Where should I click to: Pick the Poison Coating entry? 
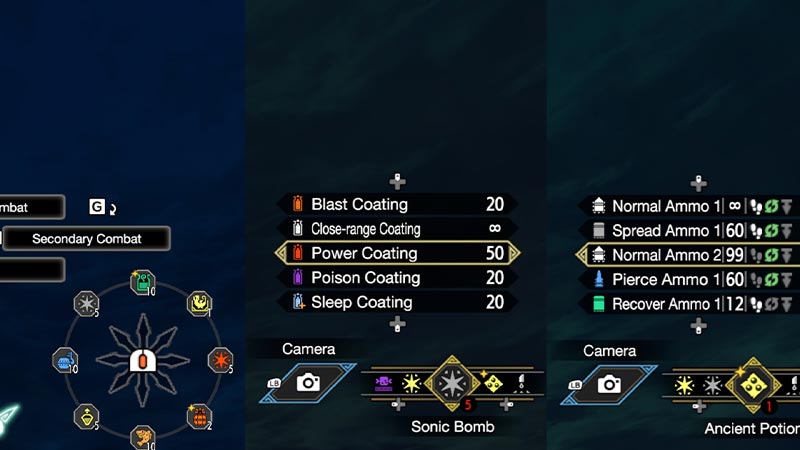click(x=397, y=277)
